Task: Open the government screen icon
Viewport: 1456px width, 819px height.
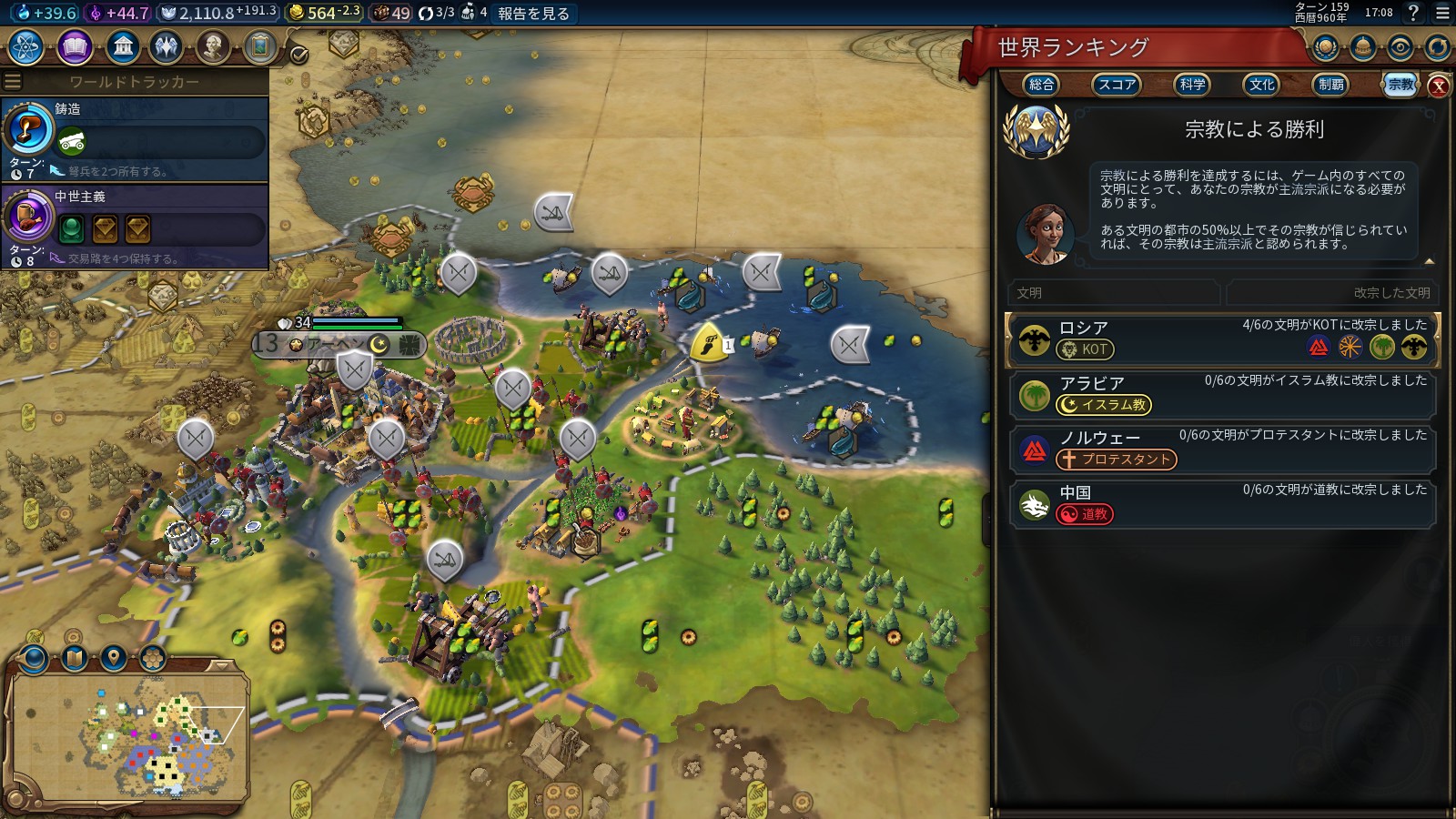Action: 122,46
